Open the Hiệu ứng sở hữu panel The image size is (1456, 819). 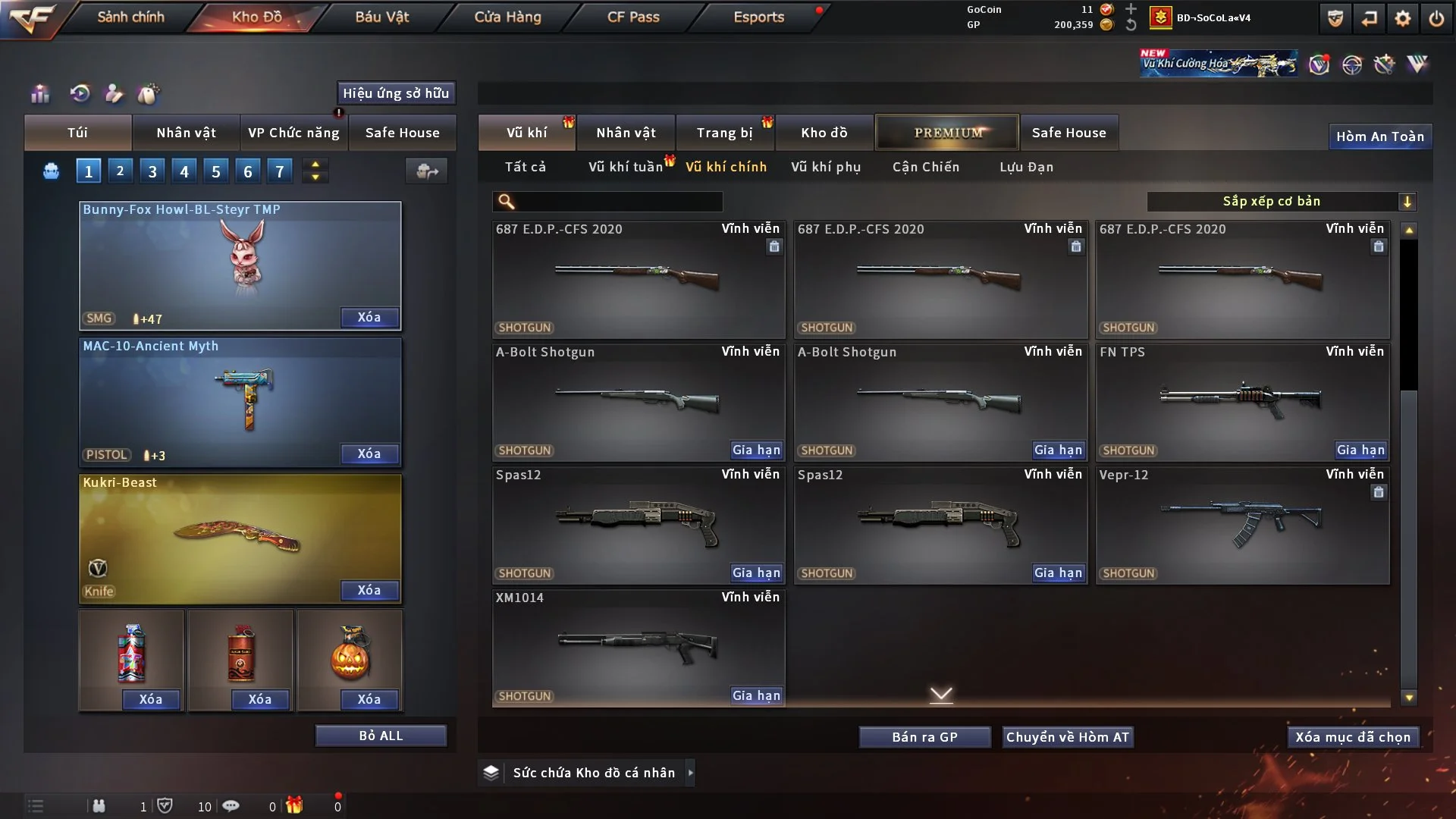pos(396,93)
